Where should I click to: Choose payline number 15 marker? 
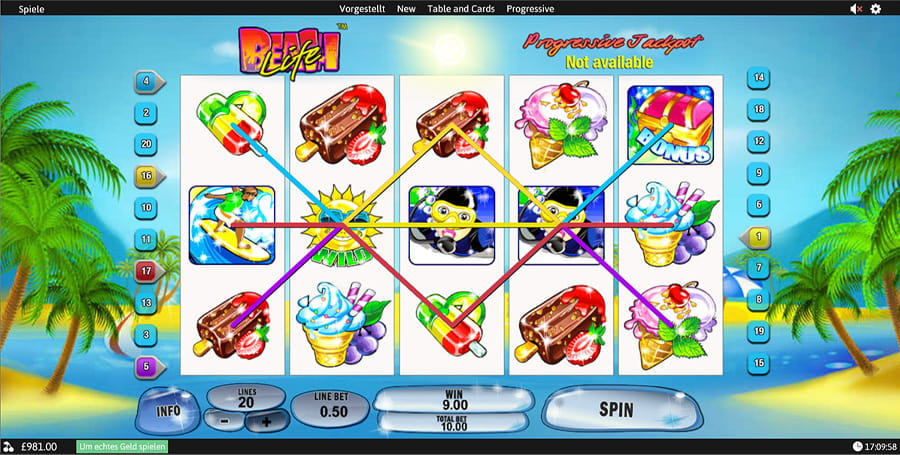(760, 362)
